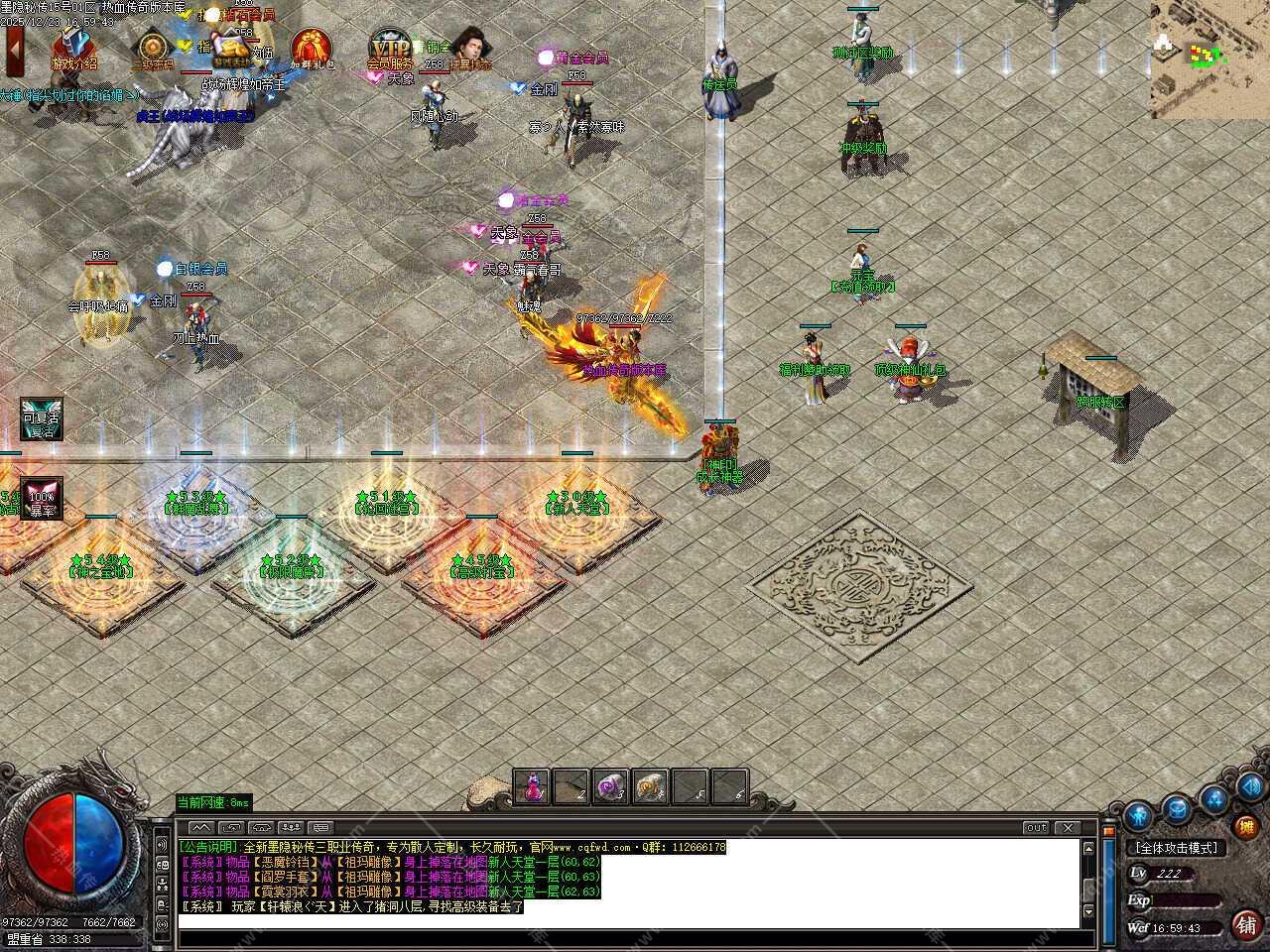Open the VIP 会员服务 member services
Screen dimensions: 1270x952
pyautogui.click(x=390, y=50)
